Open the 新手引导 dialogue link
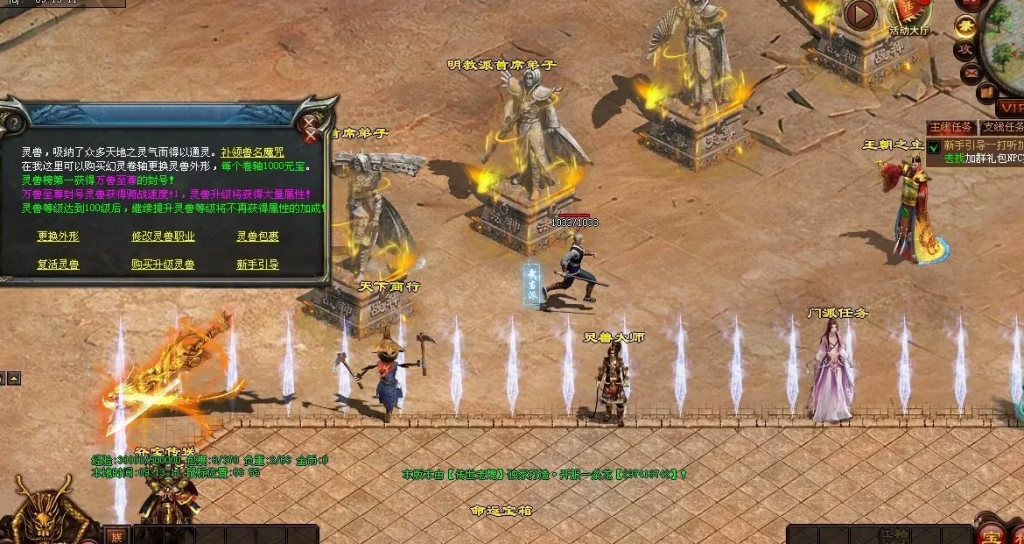Screen dimensions: 1024x544 click(x=257, y=265)
